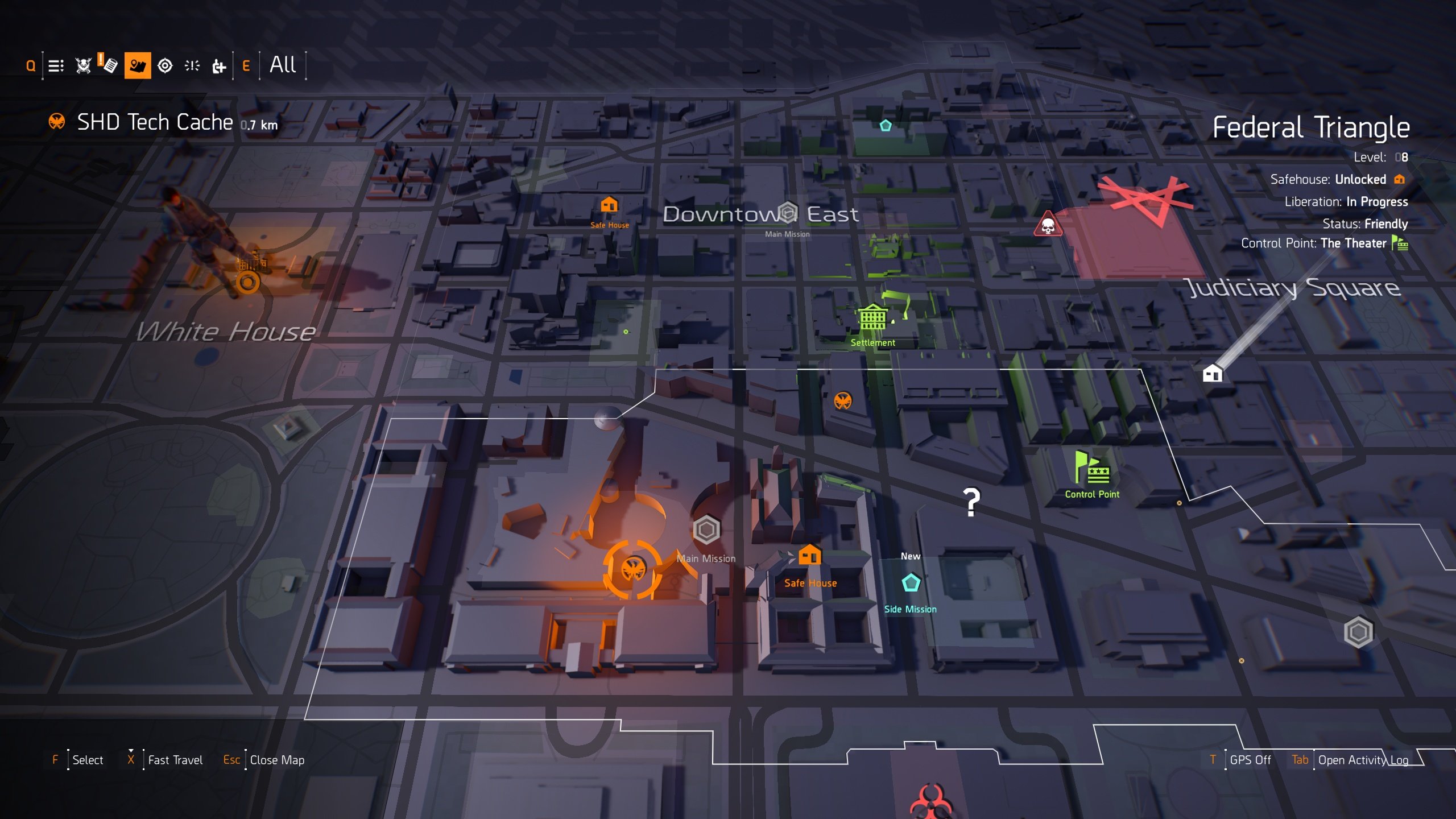The height and width of the screenshot is (819, 1456).
Task: Open the All map filter selector
Action: [283, 65]
